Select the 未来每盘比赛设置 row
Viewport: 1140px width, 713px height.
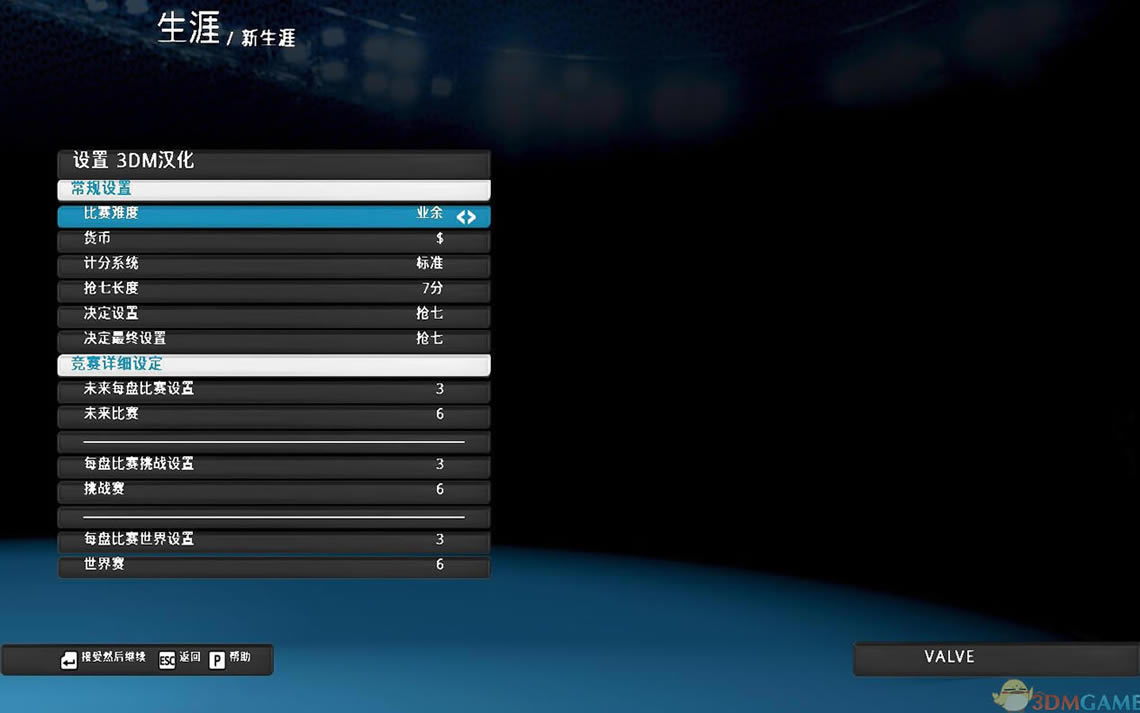(x=273, y=390)
